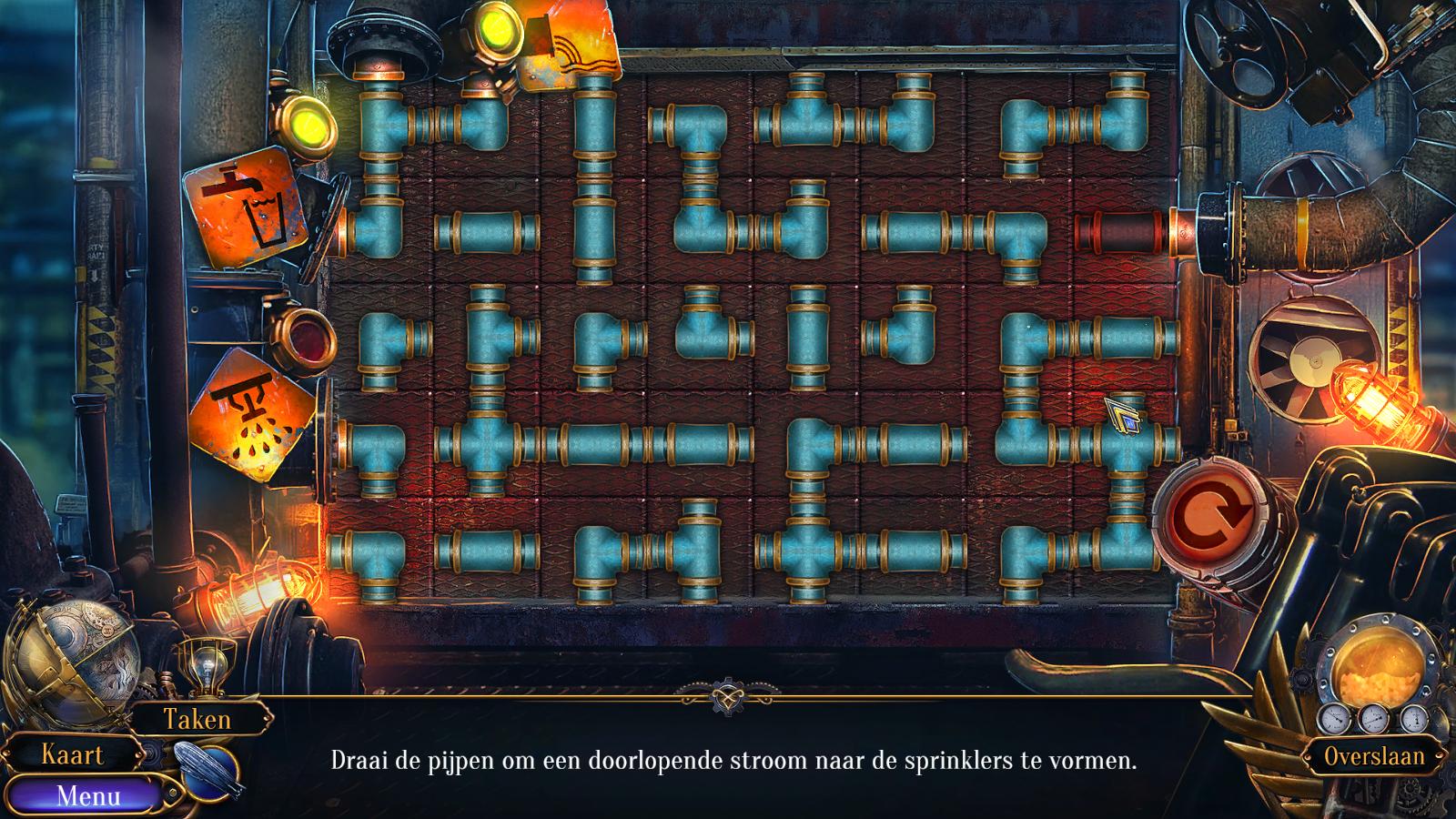Image resolution: width=1456 pixels, height=819 pixels.
Task: Open the Kaart map button
Action: [73, 754]
